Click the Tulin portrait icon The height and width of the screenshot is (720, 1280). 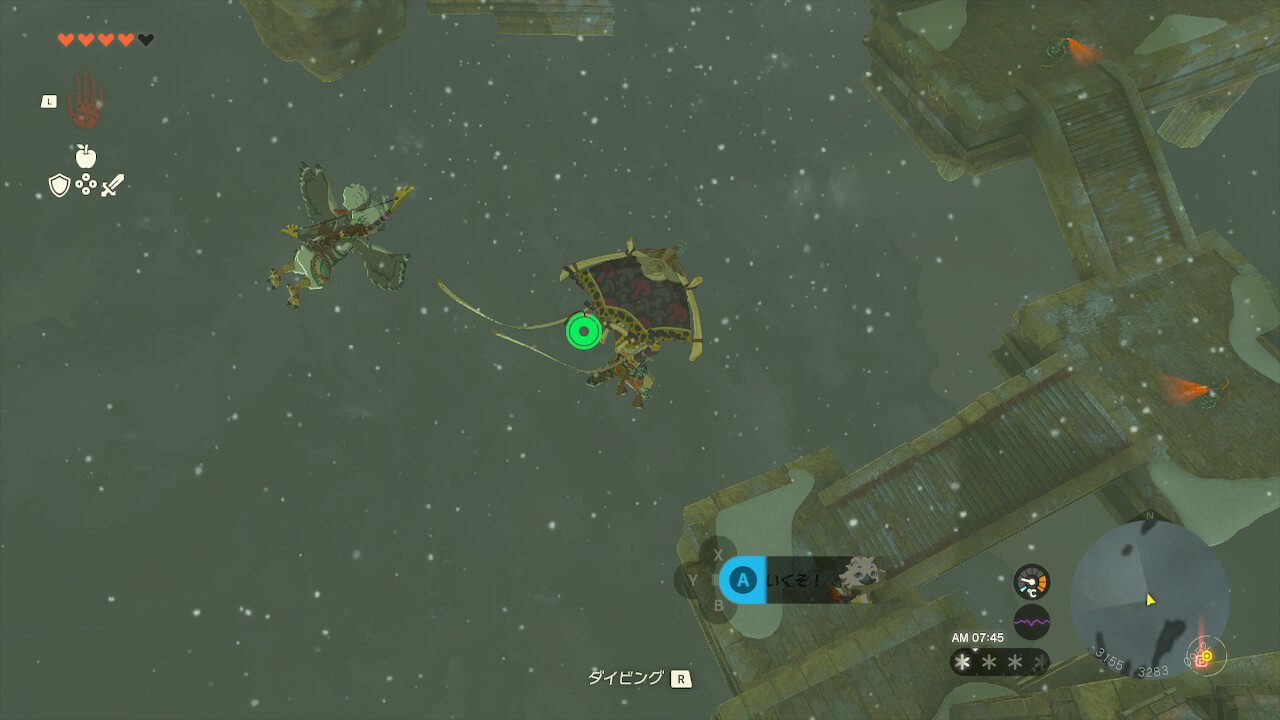click(x=858, y=577)
